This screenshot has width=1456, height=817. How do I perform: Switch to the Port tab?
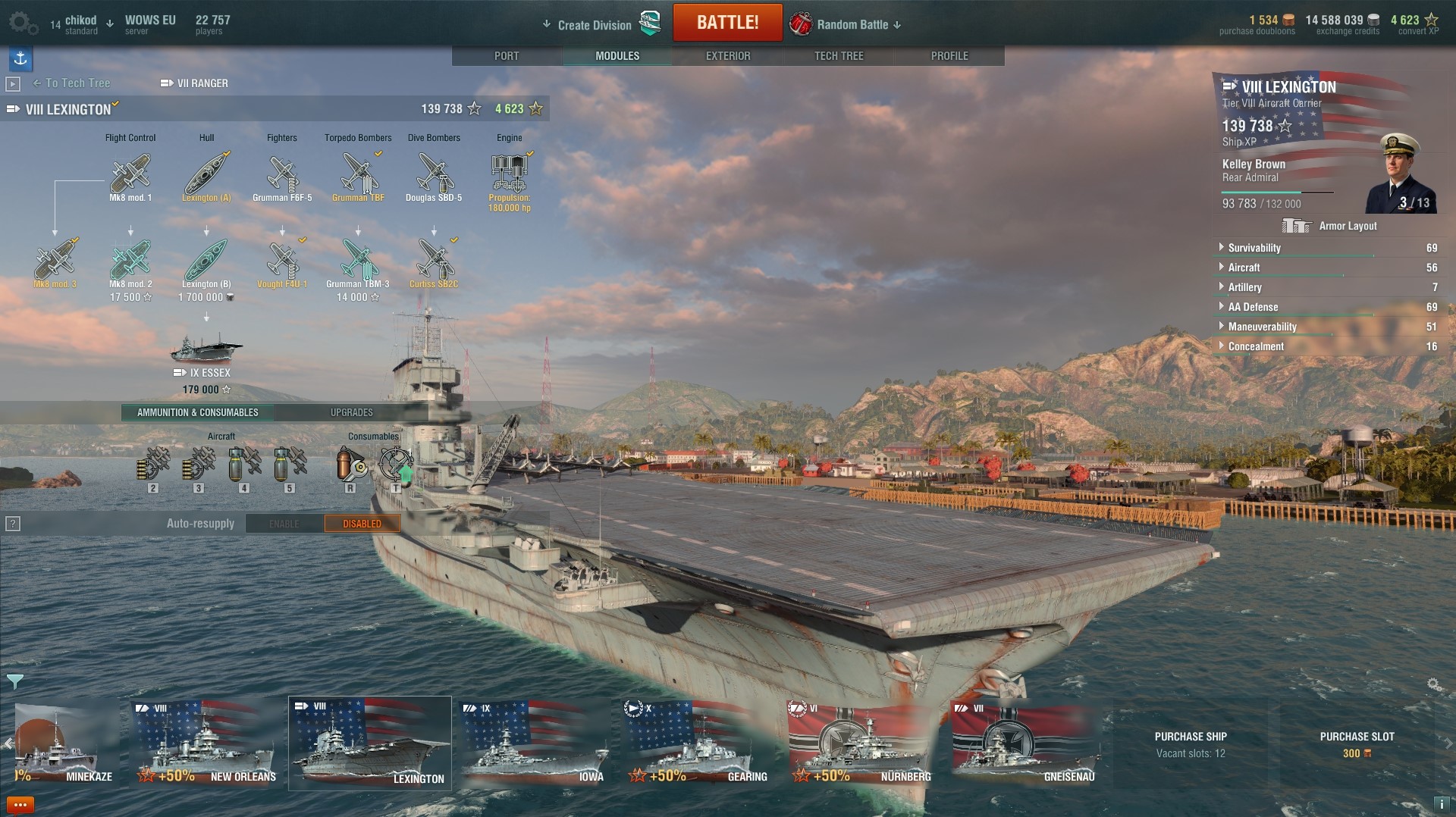[x=507, y=56]
